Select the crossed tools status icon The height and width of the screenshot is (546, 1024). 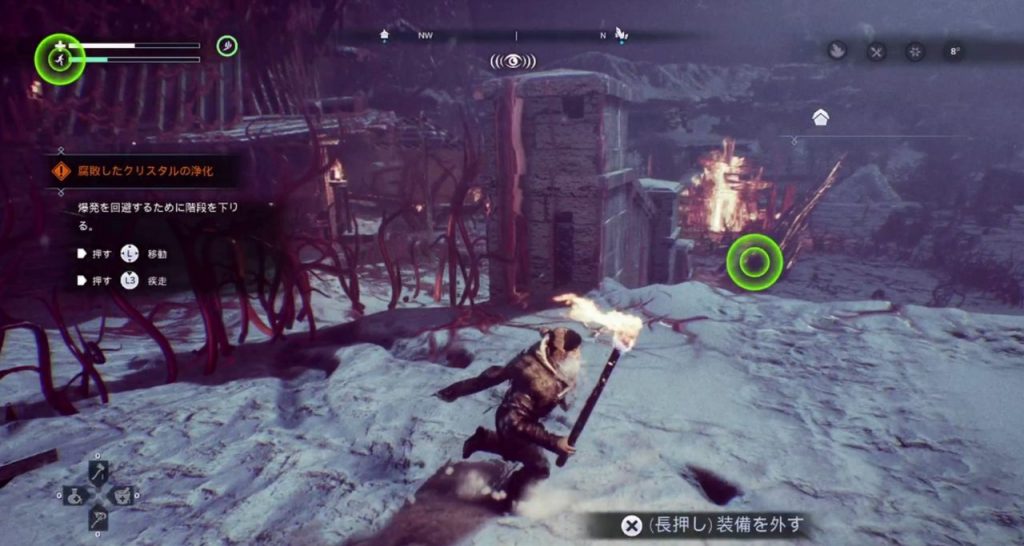coord(876,51)
